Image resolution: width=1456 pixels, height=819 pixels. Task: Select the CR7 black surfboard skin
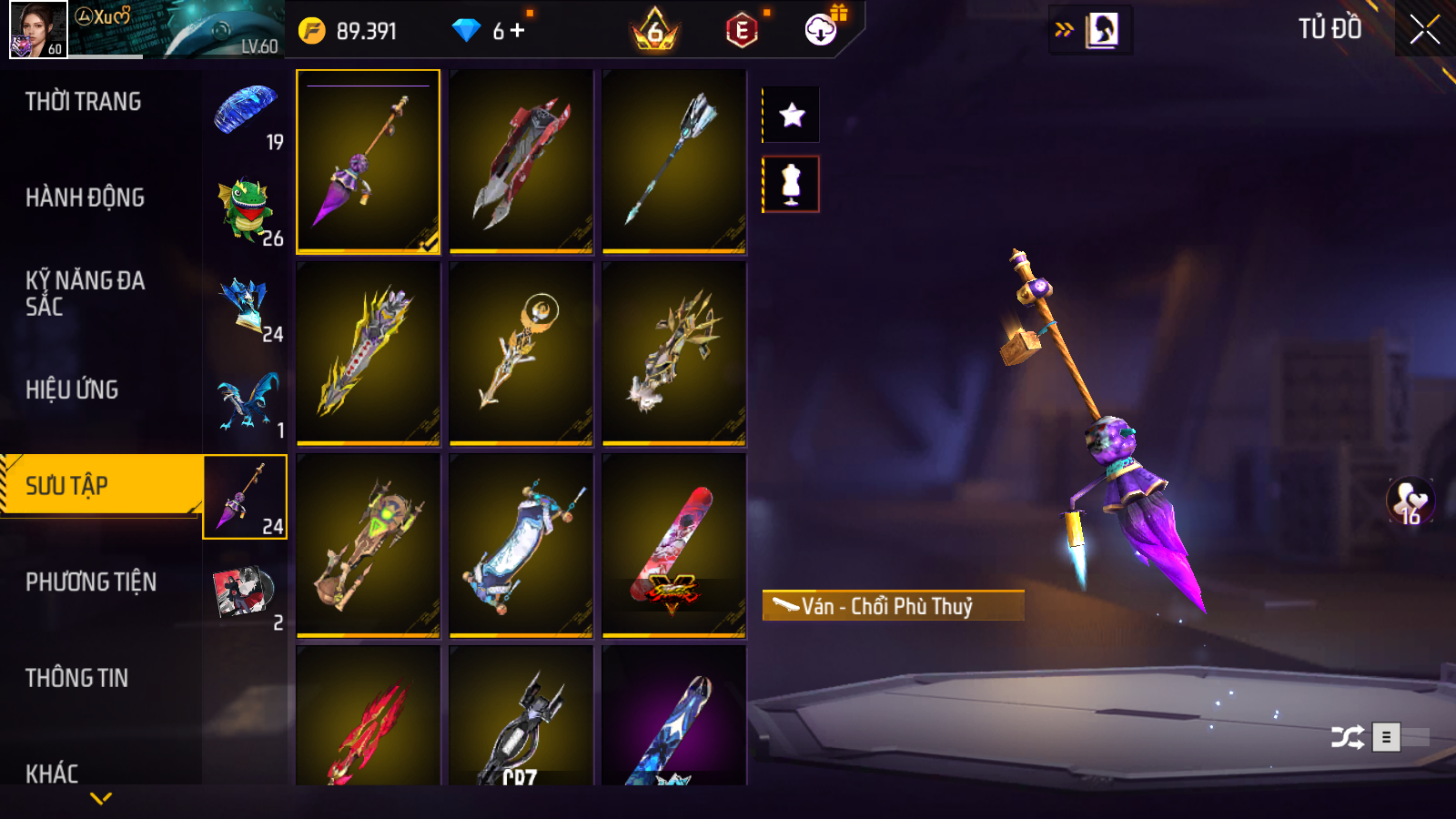coord(521,719)
